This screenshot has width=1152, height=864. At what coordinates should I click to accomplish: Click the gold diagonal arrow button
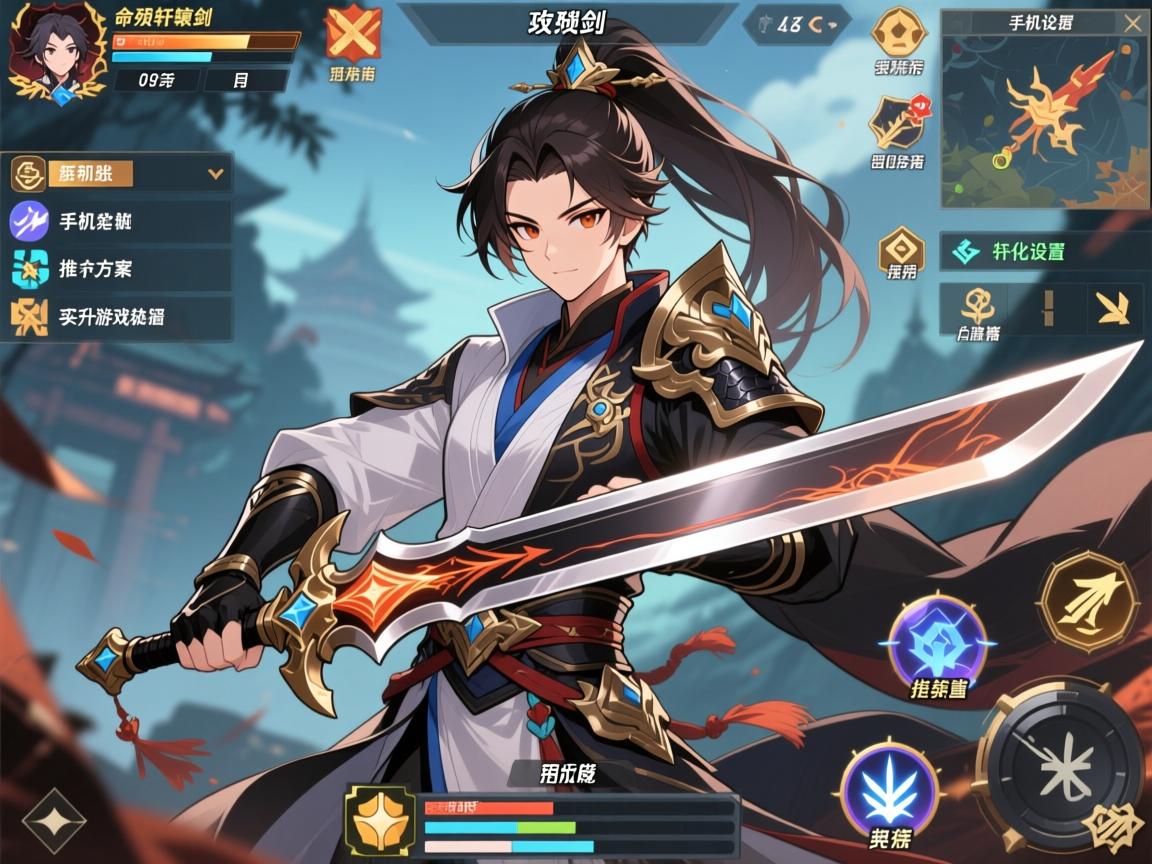click(x=1112, y=308)
